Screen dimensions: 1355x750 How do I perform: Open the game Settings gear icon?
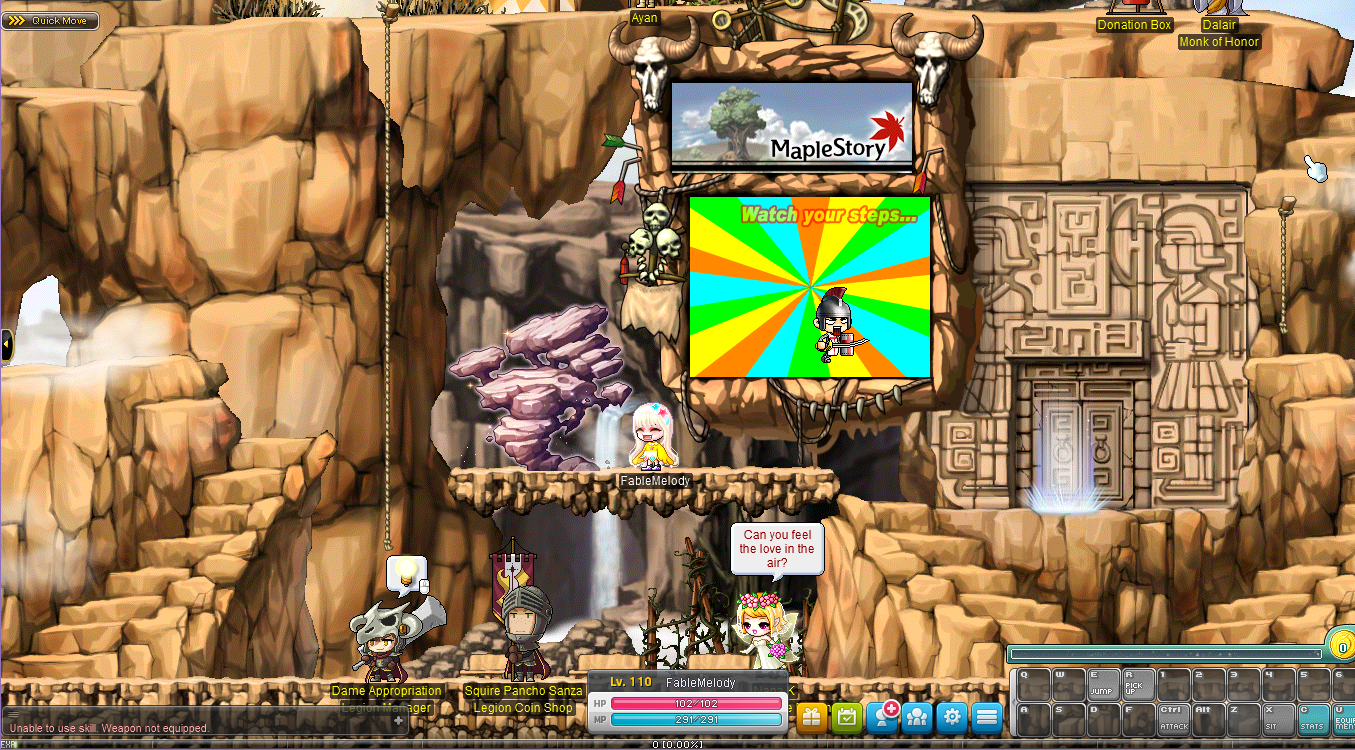951,717
